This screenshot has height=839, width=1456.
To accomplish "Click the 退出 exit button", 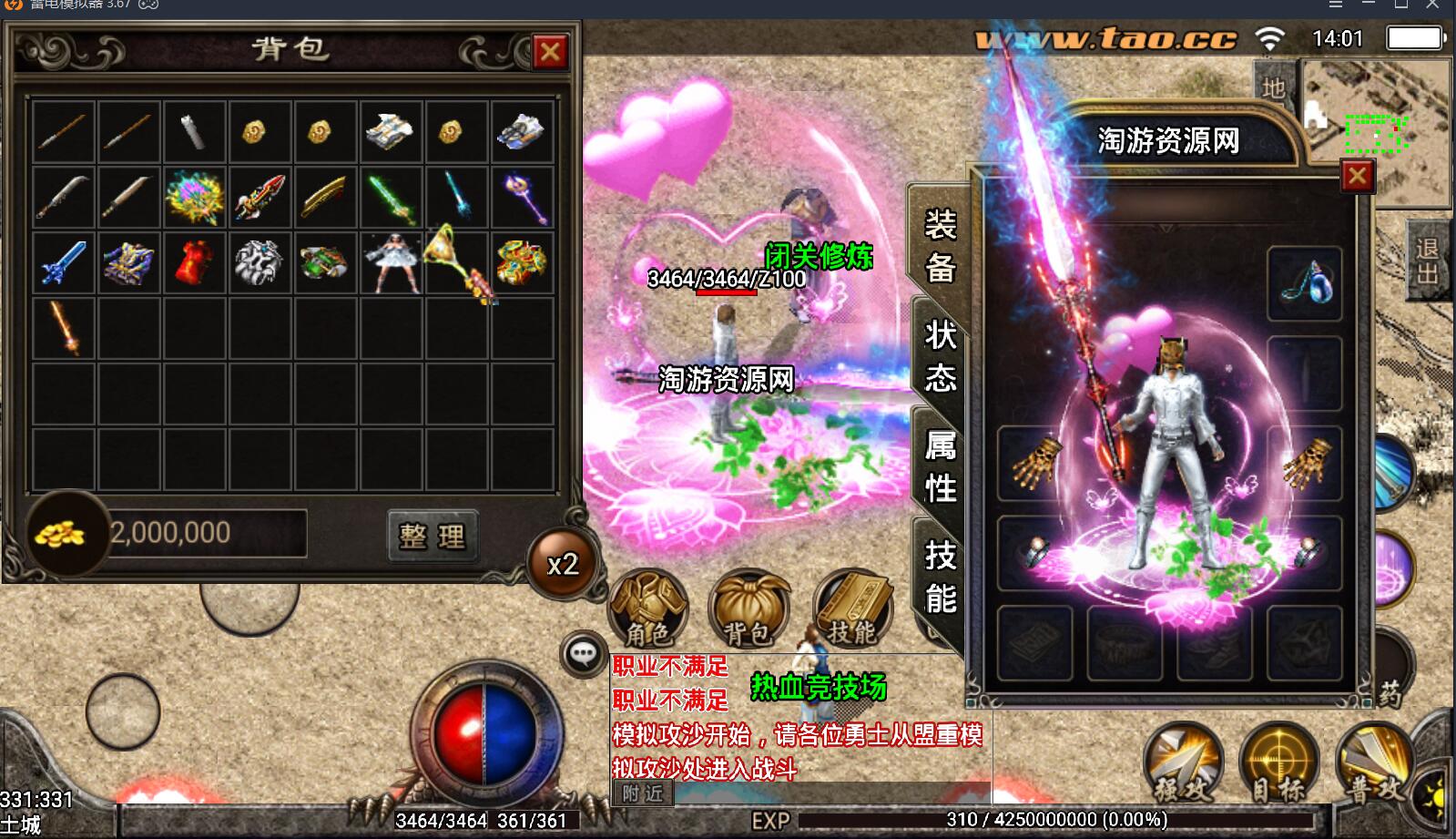I will point(1426,261).
